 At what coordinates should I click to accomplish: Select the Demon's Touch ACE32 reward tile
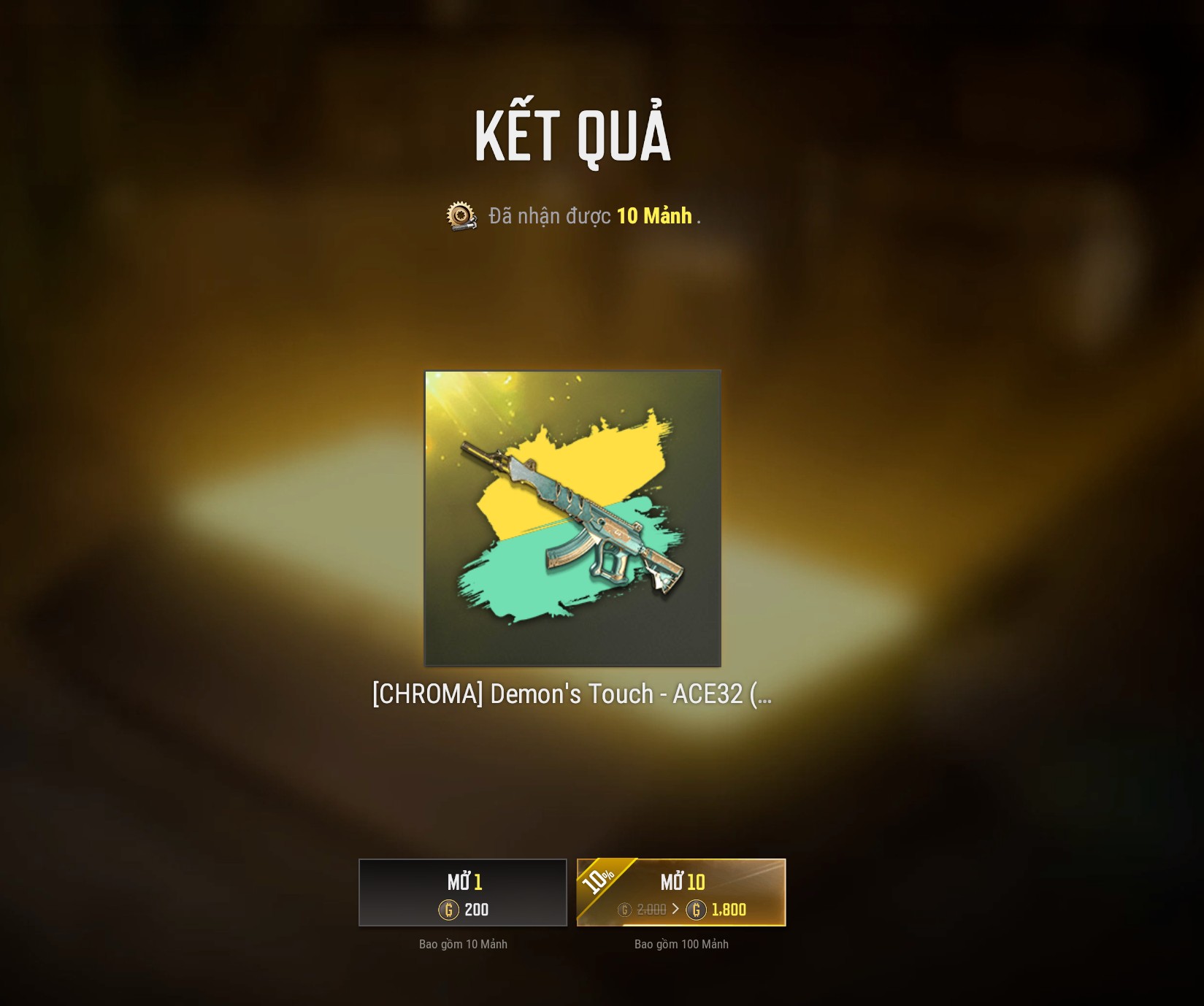pos(573,518)
